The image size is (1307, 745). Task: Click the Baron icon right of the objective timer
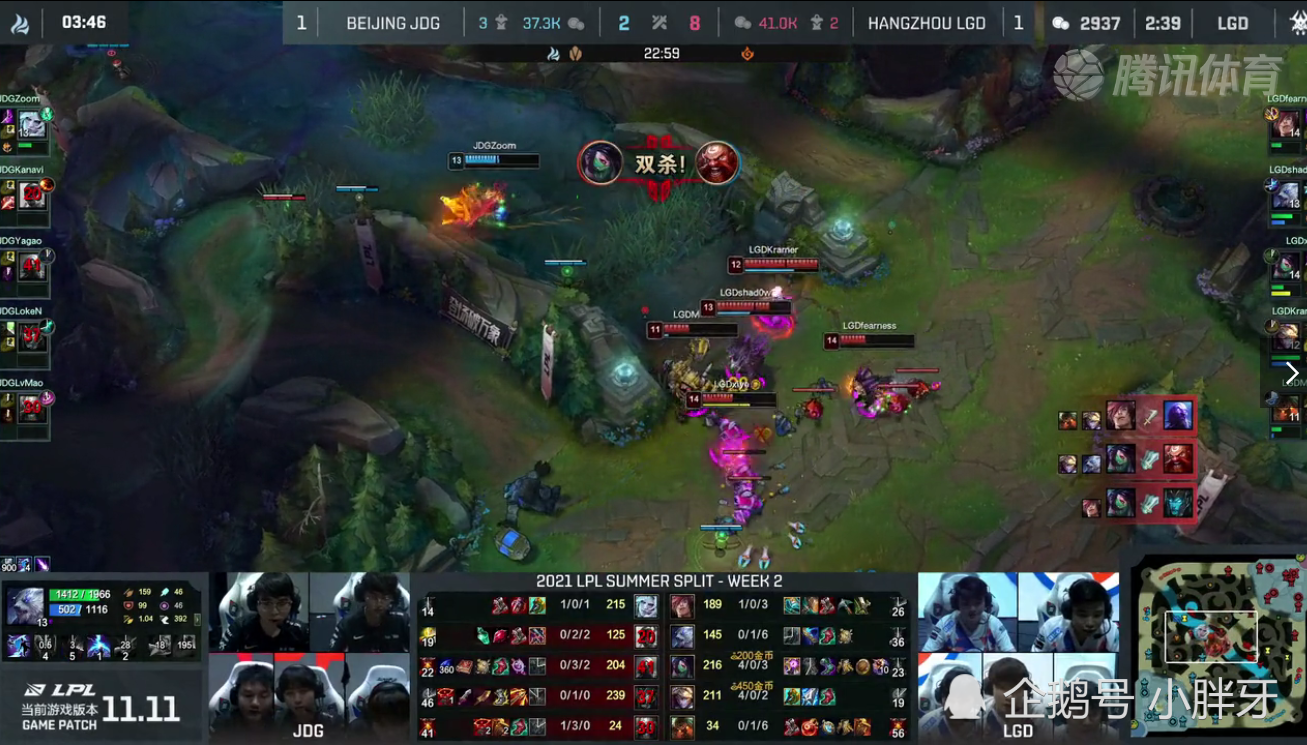click(750, 52)
